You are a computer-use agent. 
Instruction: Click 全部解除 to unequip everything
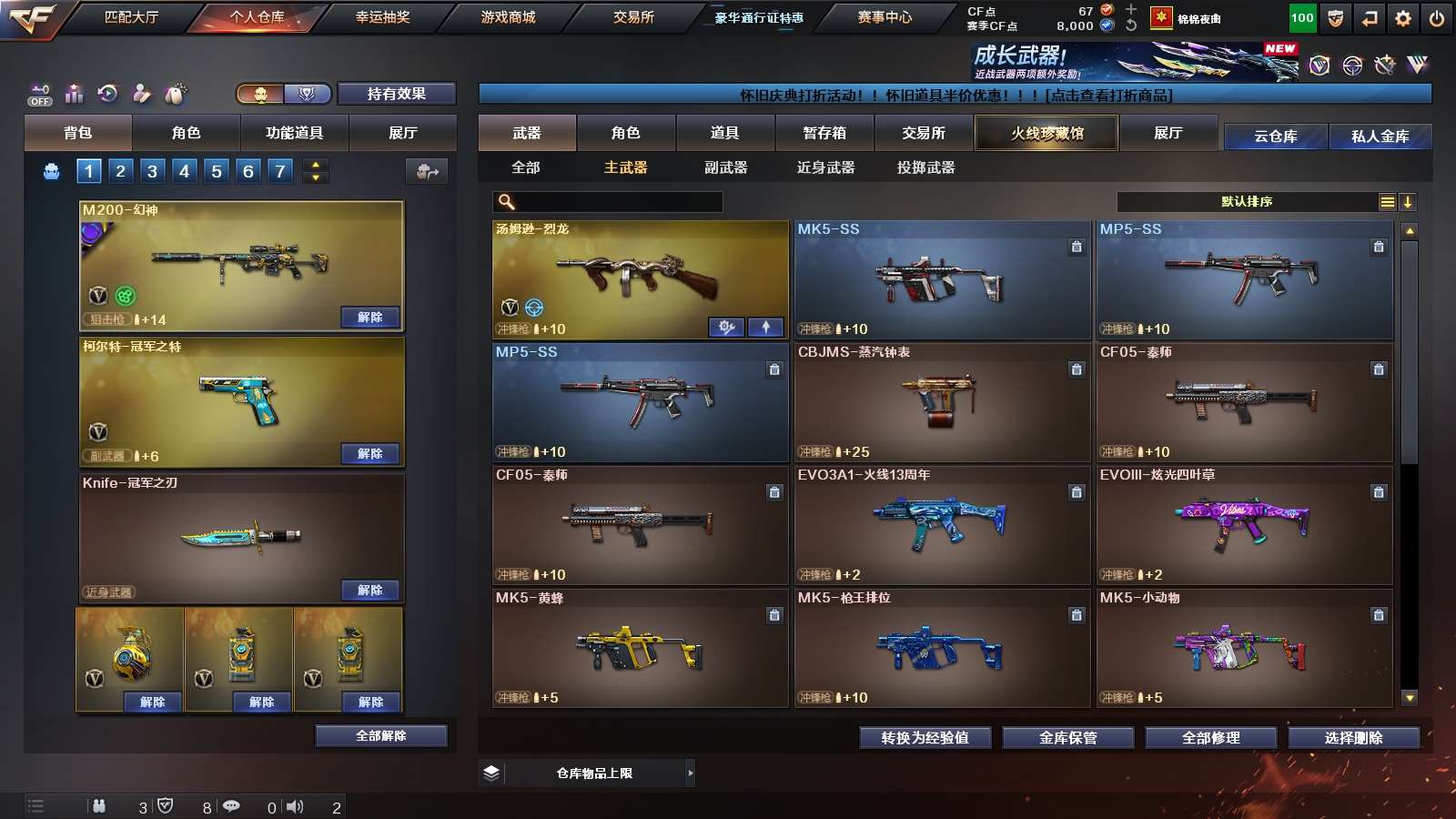click(x=381, y=735)
